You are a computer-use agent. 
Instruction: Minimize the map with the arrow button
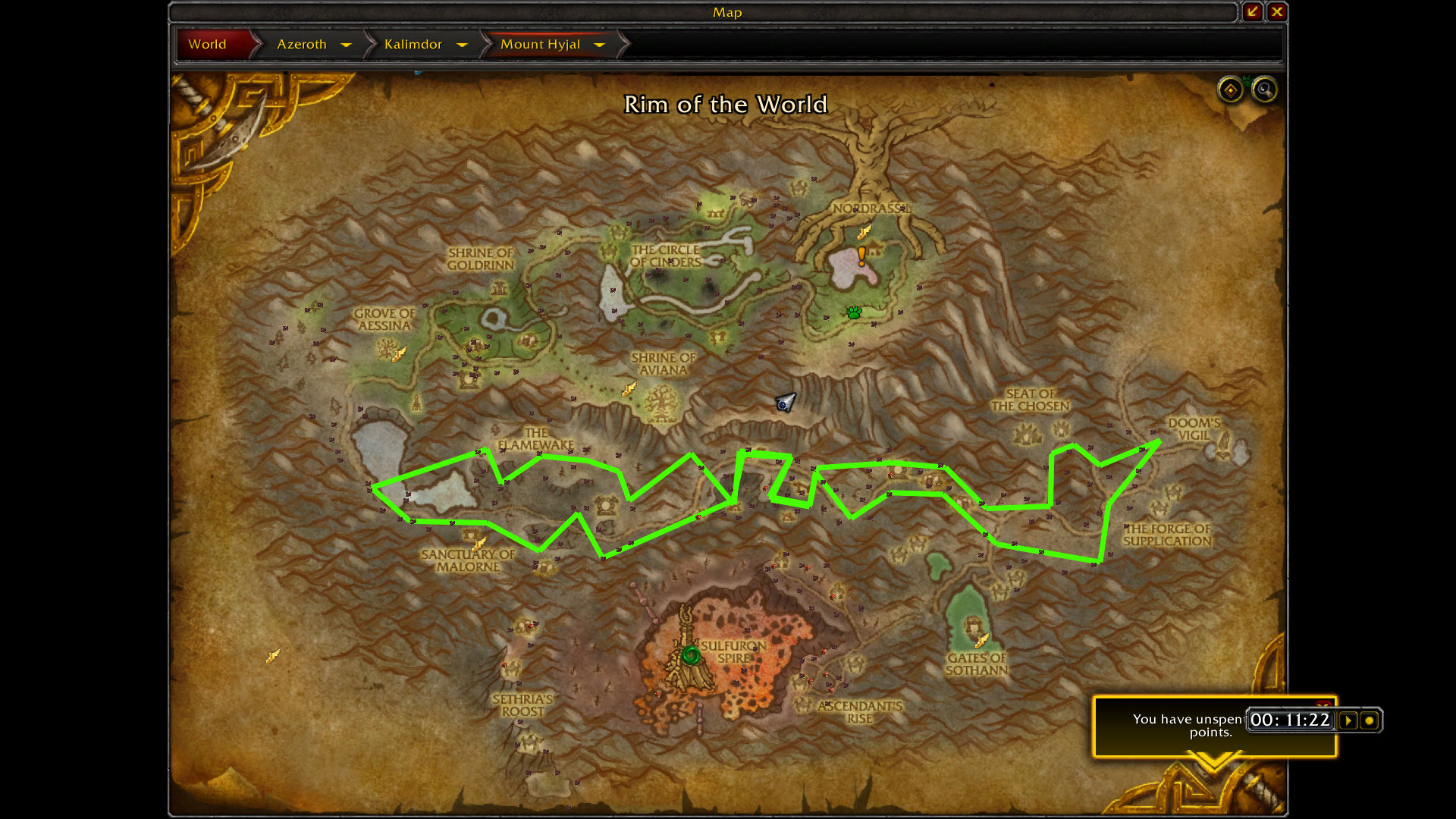click(x=1252, y=11)
